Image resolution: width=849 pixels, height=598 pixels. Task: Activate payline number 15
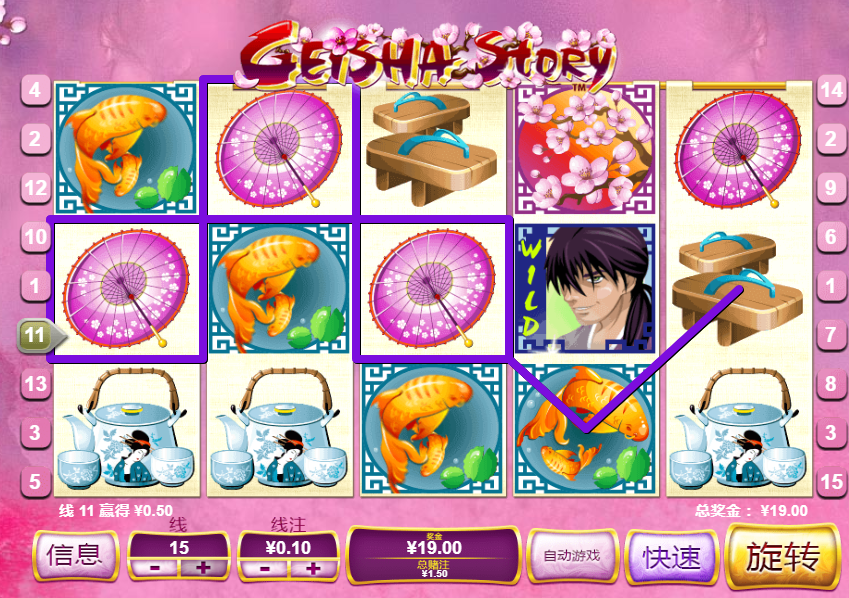click(832, 483)
